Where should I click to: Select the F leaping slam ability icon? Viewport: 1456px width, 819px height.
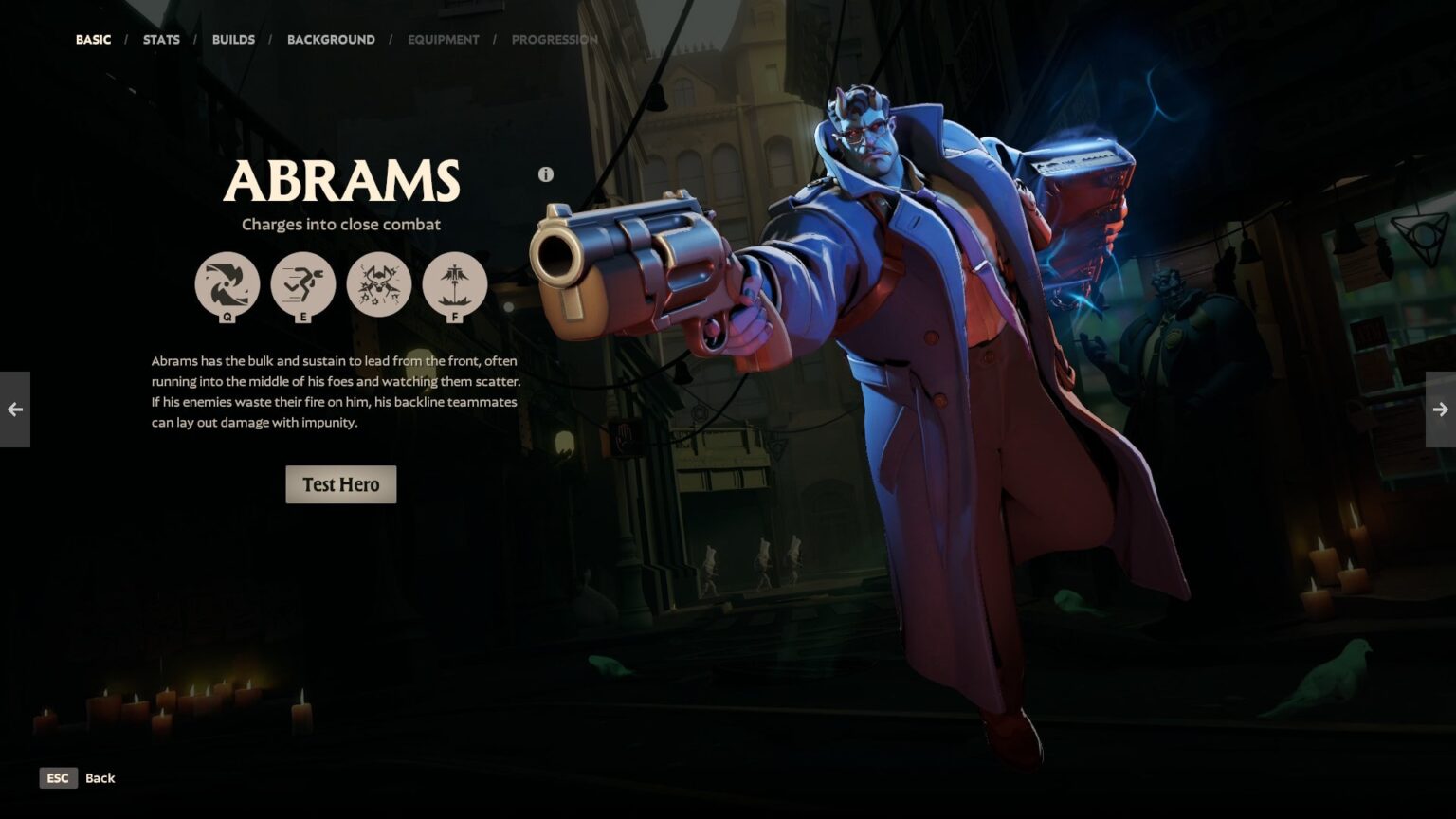click(x=455, y=284)
